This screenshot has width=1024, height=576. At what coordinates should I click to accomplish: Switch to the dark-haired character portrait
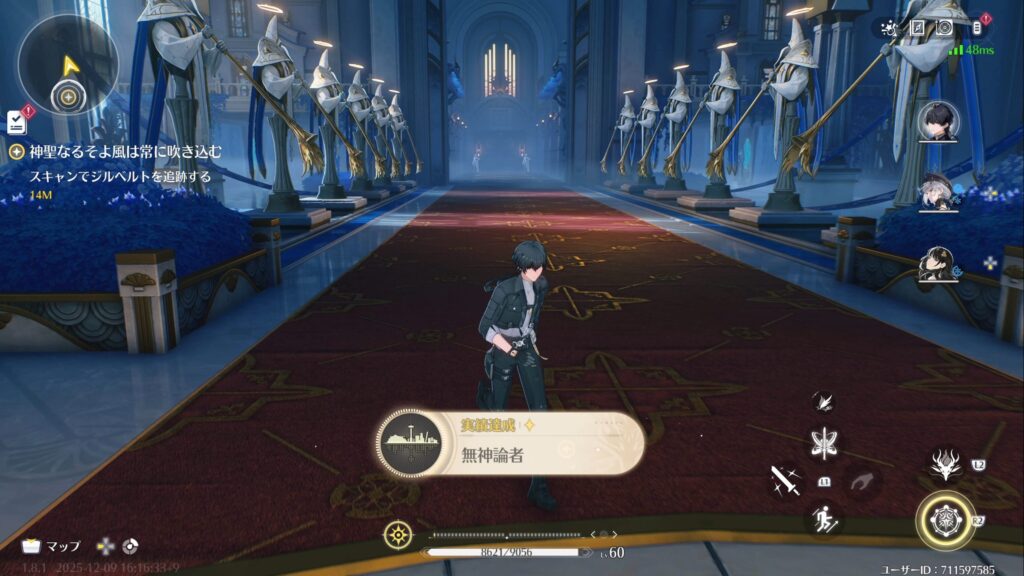tap(939, 123)
